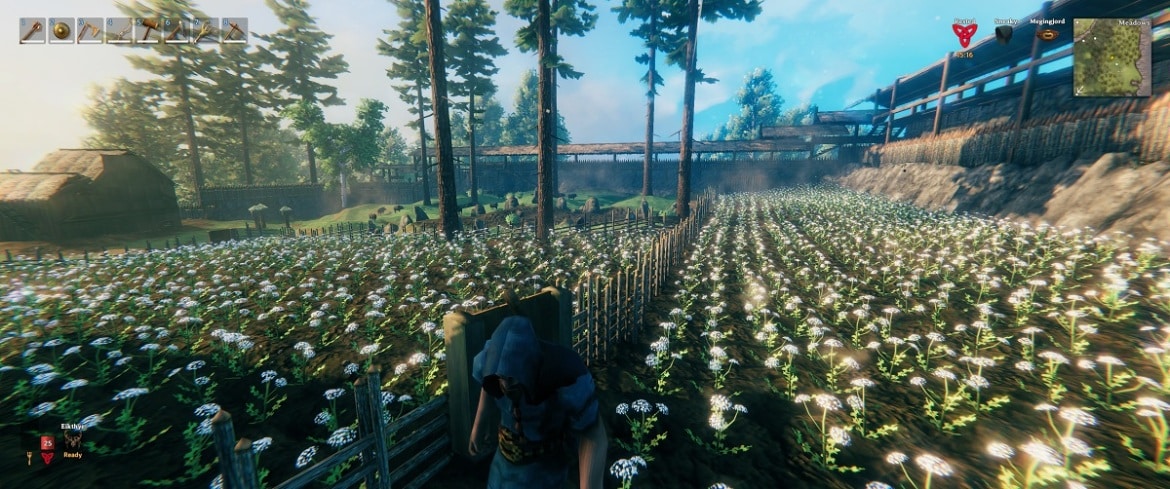This screenshot has width=1170, height=489.
Task: Select the item in hotbar slot 6
Action: point(176,31)
